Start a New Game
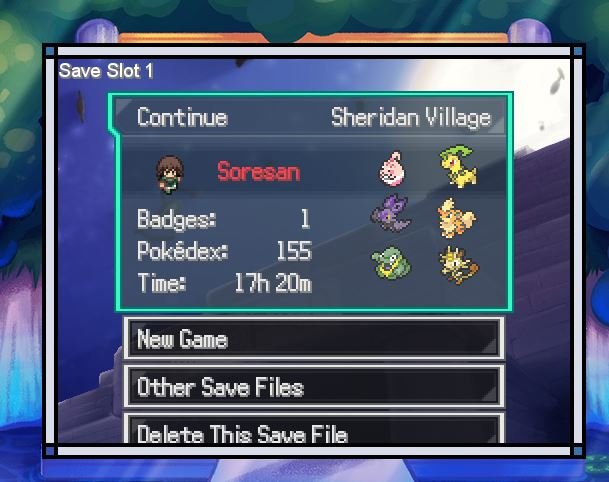This screenshot has height=482, width=609. [312, 339]
